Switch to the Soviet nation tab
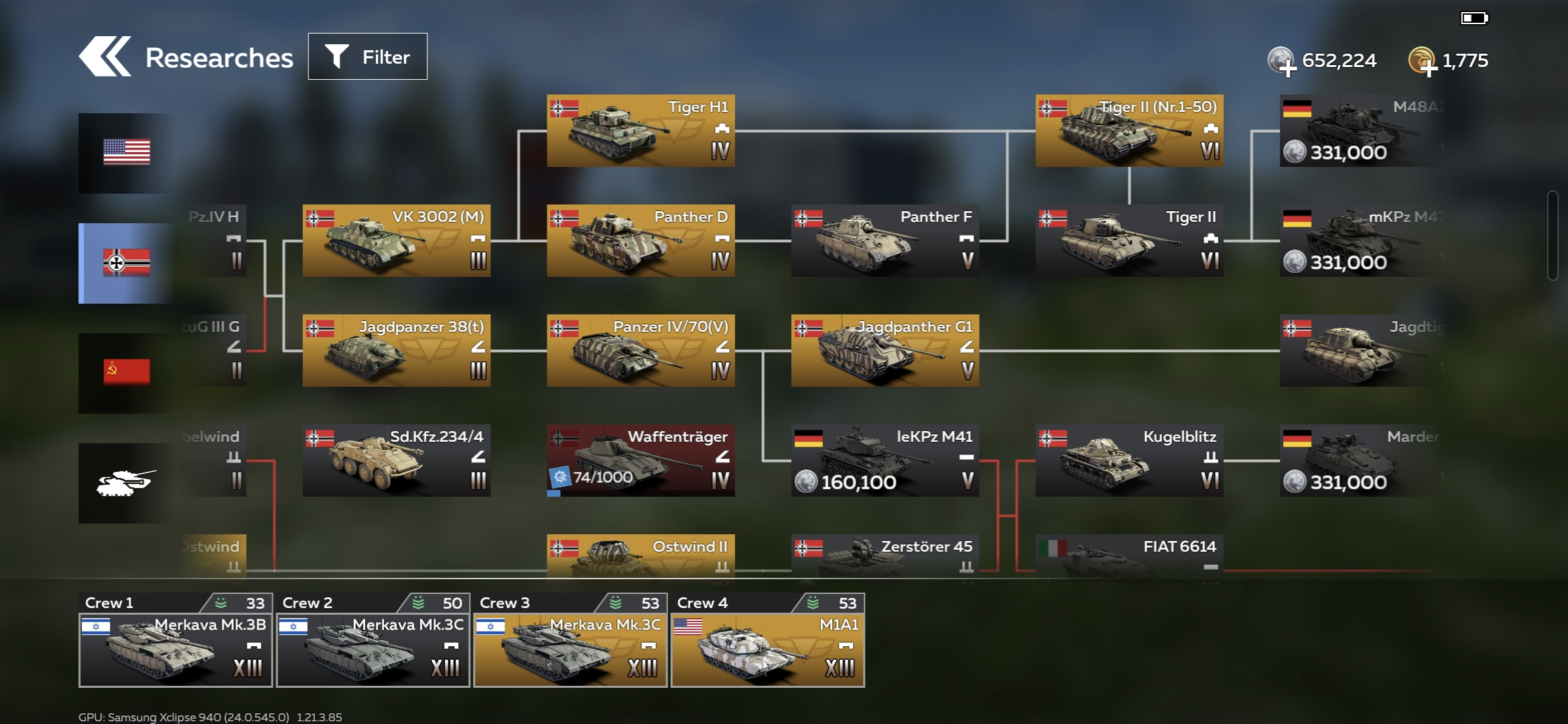Screen dimensions: 1568x724 coord(126,373)
